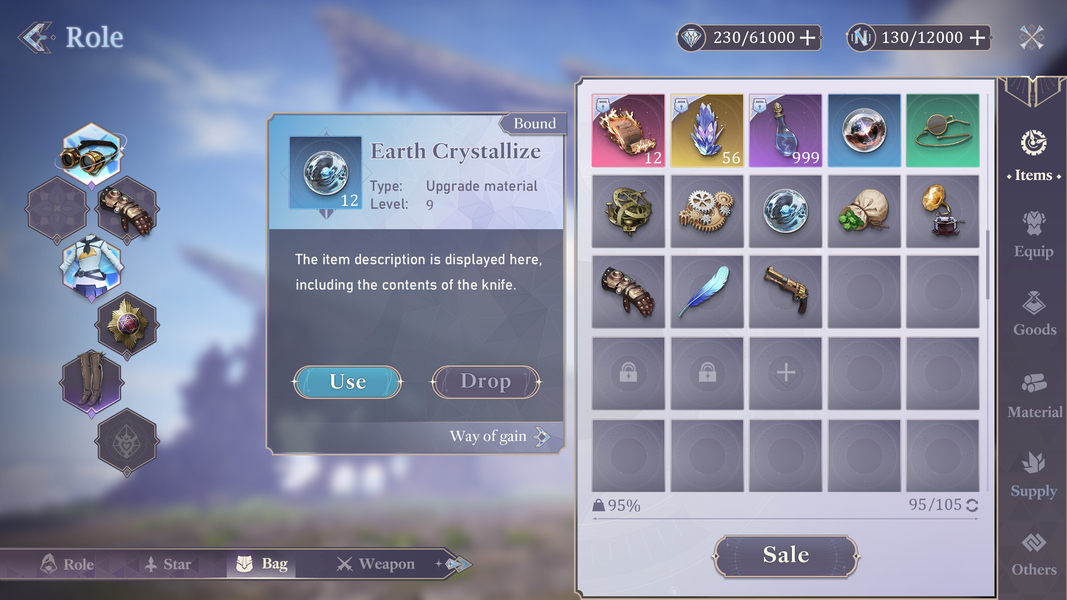Go back using the Role arrow
The height and width of the screenshot is (600, 1067).
coord(36,38)
